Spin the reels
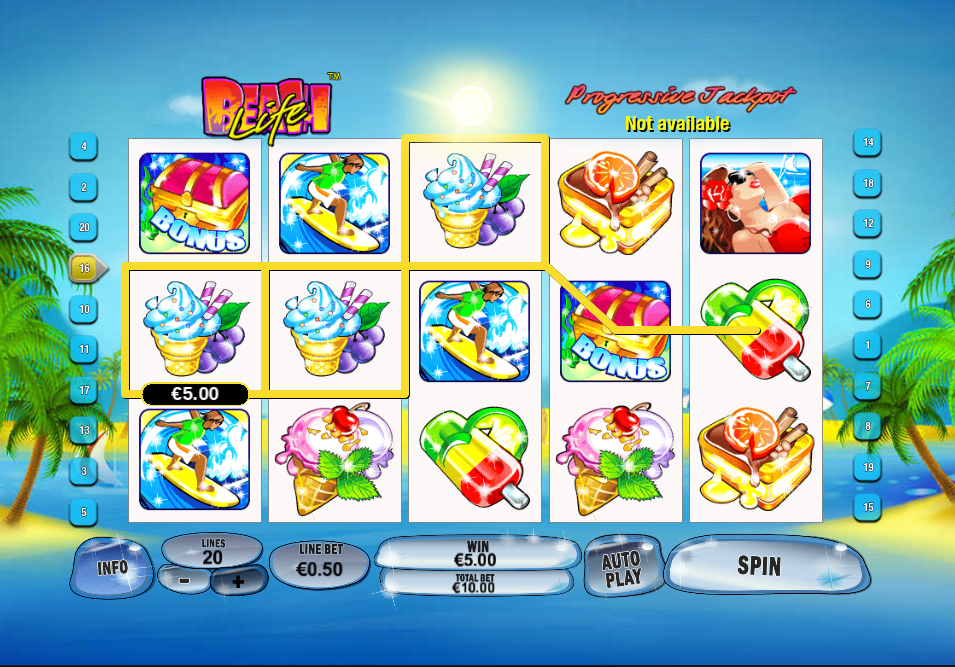 coord(760,566)
